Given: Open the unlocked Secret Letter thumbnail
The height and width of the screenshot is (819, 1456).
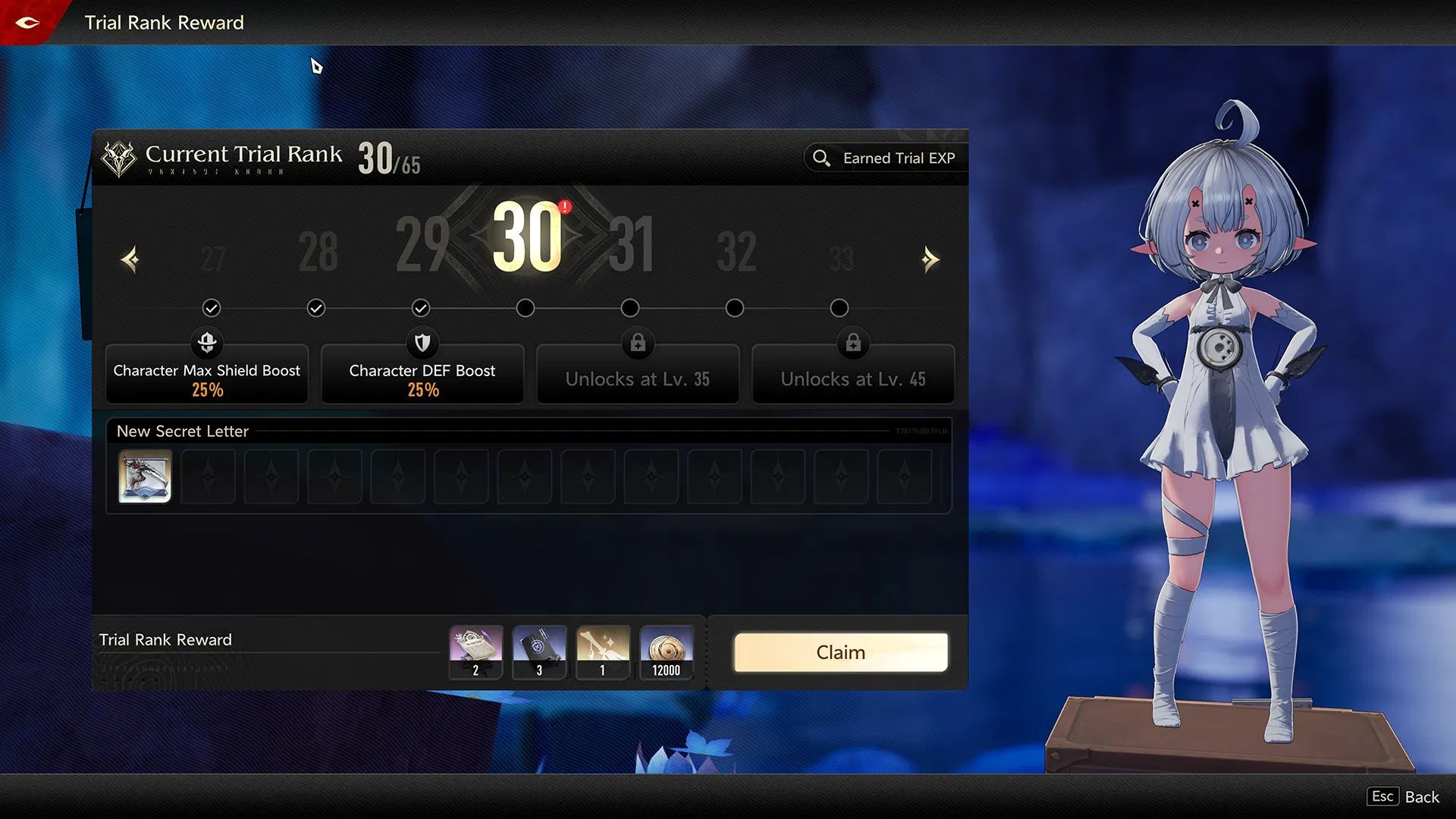Looking at the screenshot, I should [144, 477].
